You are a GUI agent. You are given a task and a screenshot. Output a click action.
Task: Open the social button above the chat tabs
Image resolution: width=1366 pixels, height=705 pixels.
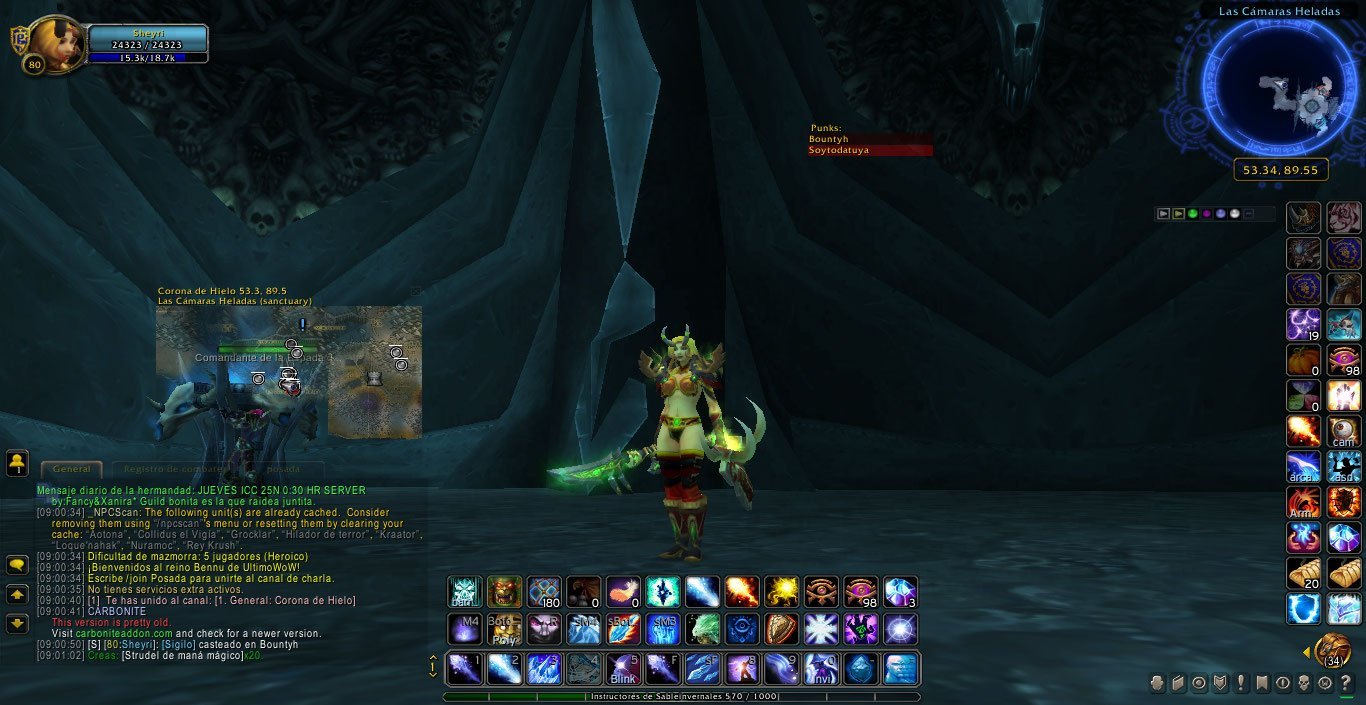click(17, 463)
